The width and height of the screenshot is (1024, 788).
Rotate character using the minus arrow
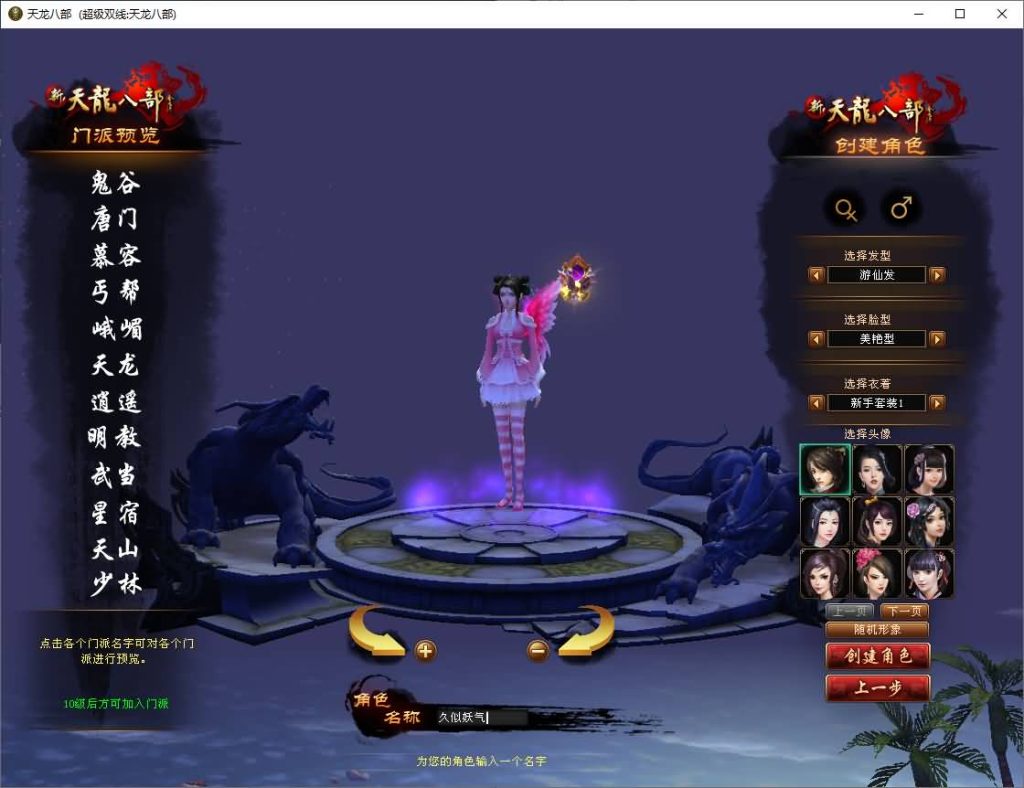pos(538,651)
